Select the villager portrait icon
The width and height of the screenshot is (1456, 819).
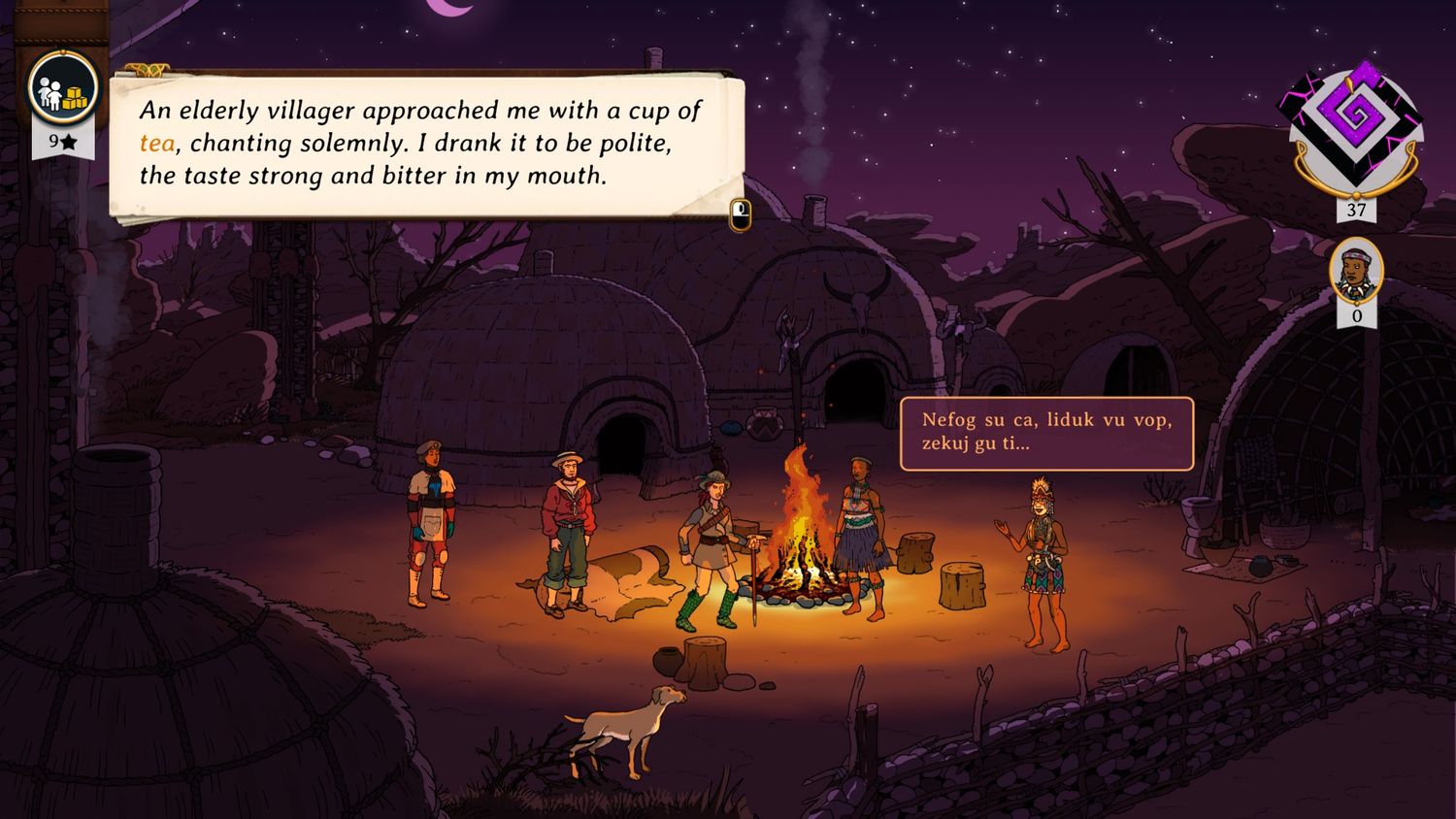tap(1356, 270)
